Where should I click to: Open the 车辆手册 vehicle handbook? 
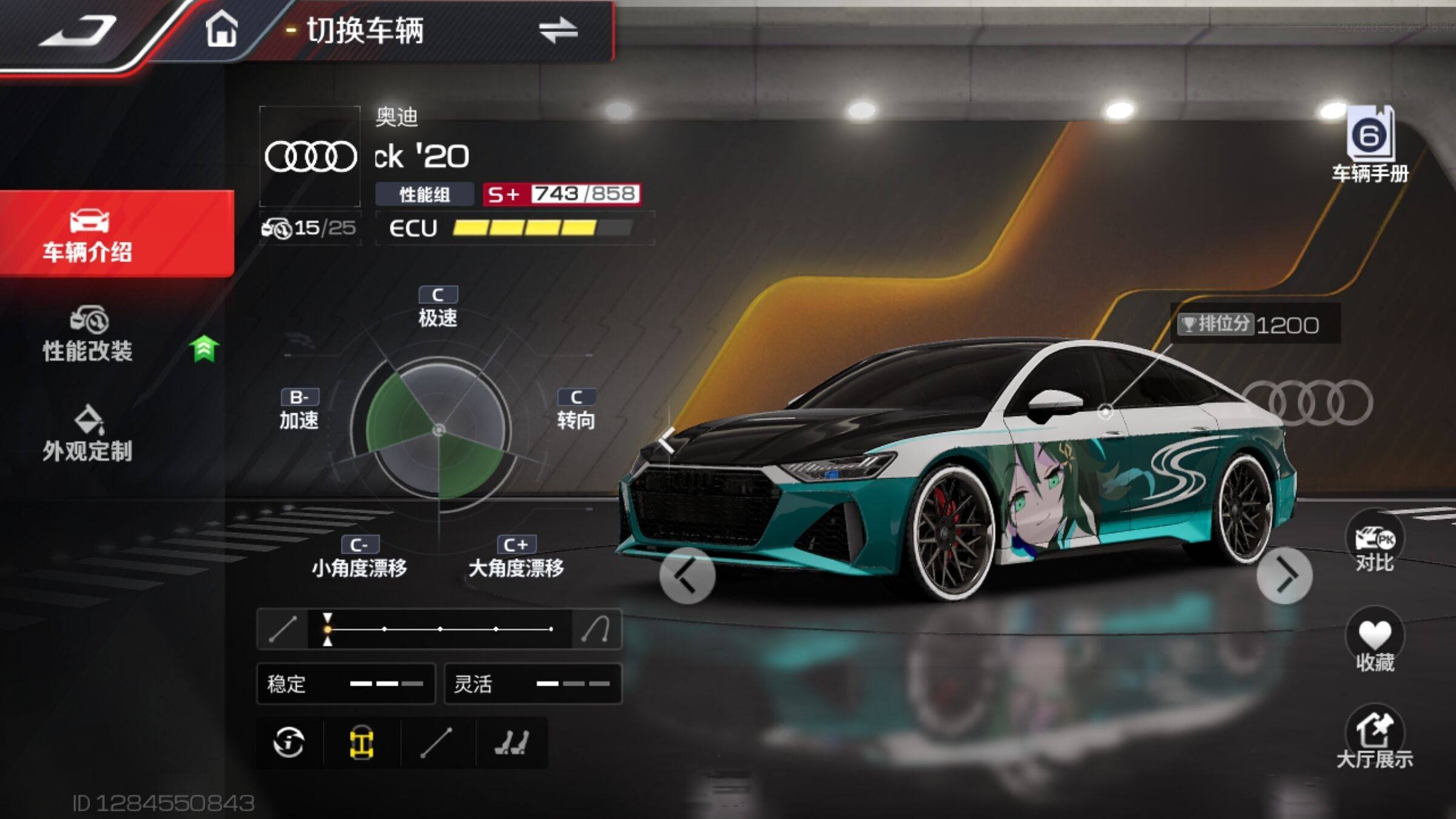pyautogui.click(x=1370, y=146)
